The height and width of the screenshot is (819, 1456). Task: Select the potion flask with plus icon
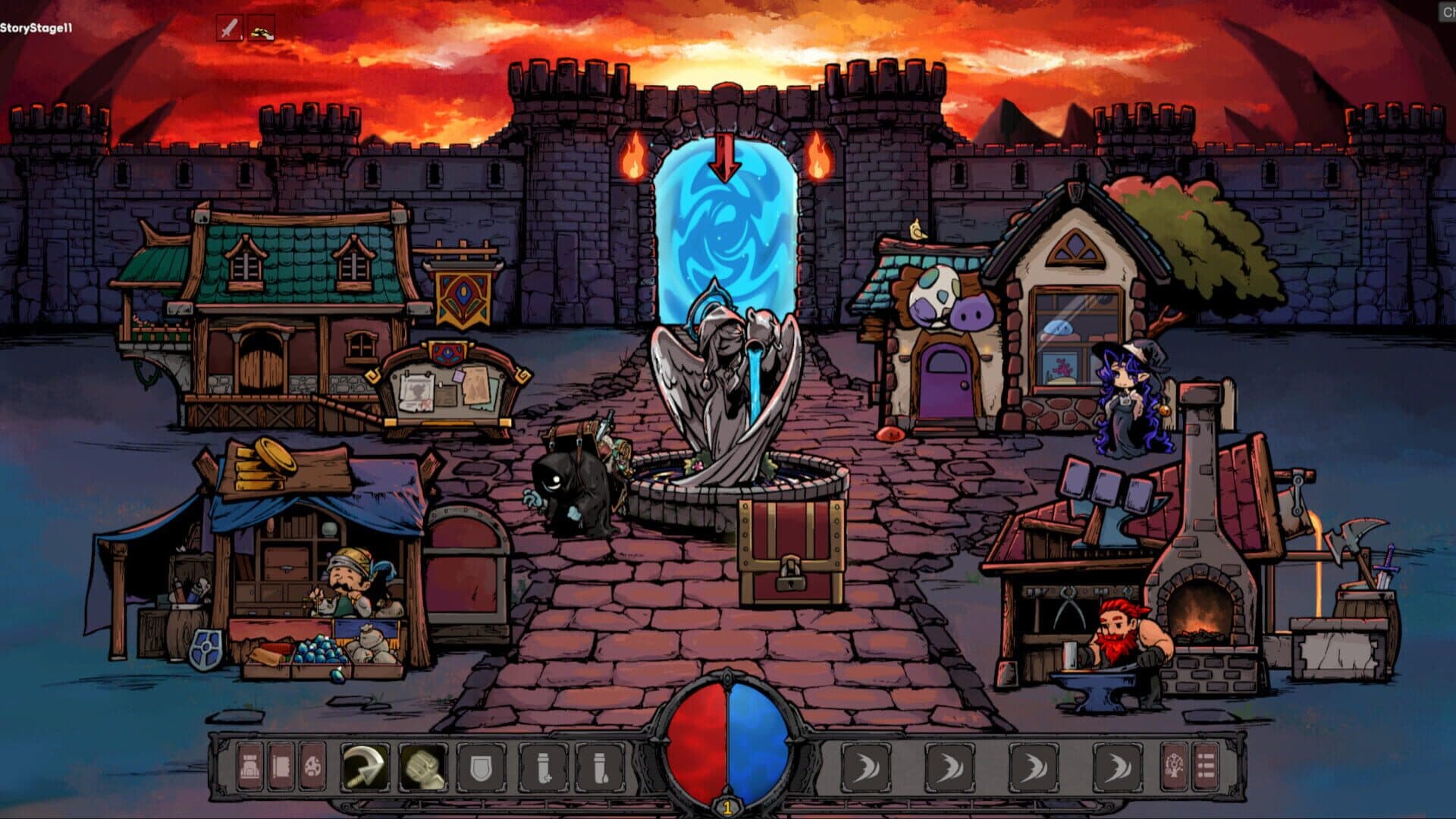pyautogui.click(x=544, y=767)
